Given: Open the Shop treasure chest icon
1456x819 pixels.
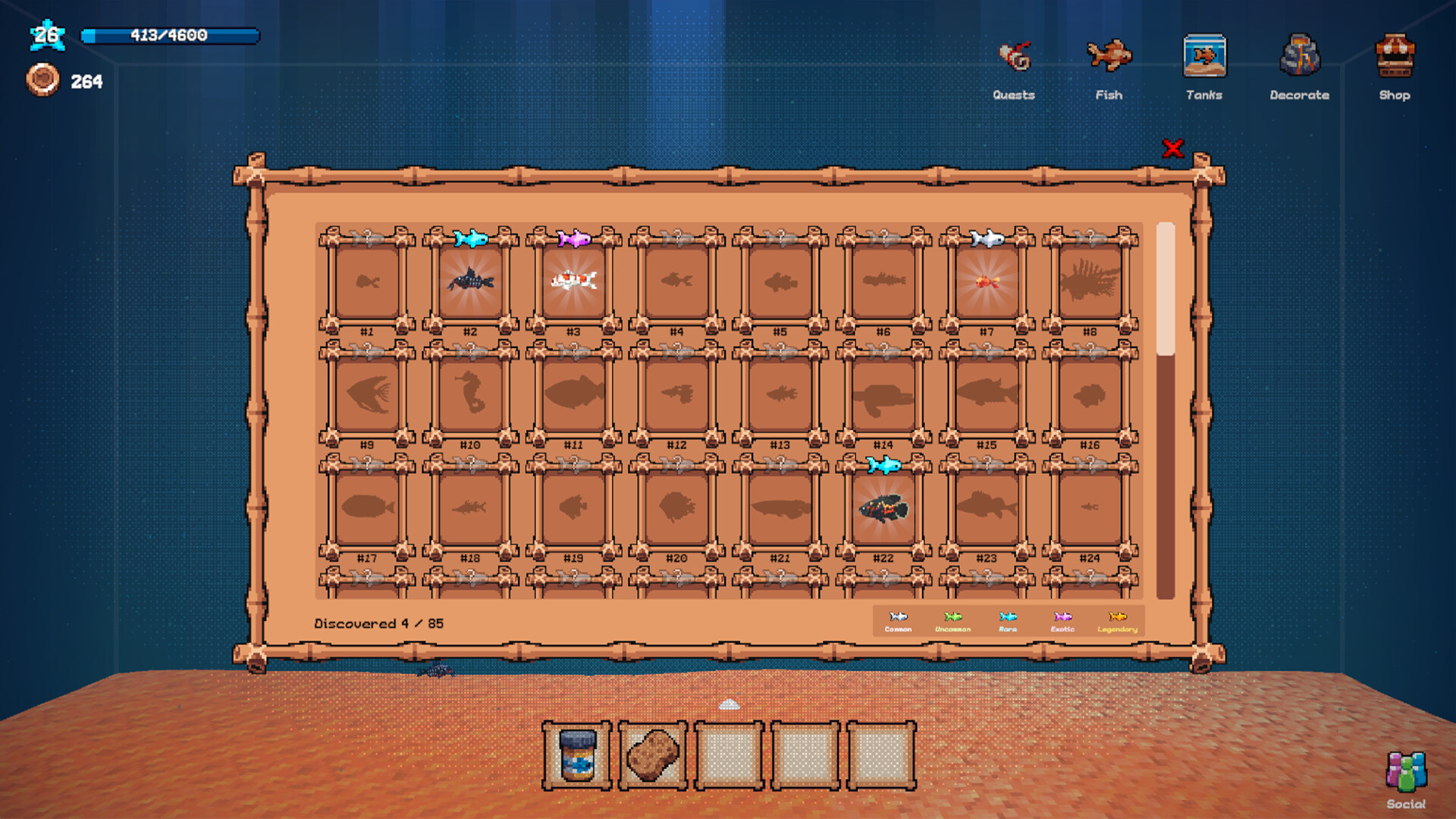Looking at the screenshot, I should point(1395,55).
